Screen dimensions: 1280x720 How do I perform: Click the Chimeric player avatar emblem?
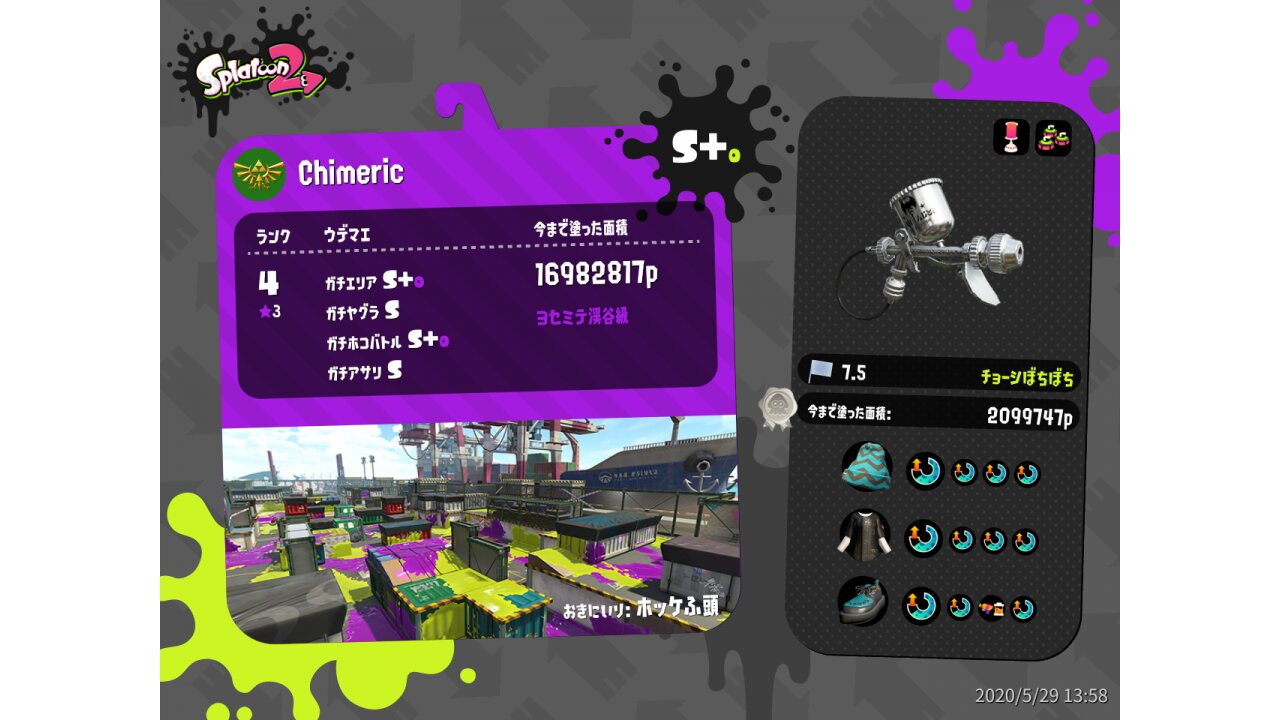point(259,175)
